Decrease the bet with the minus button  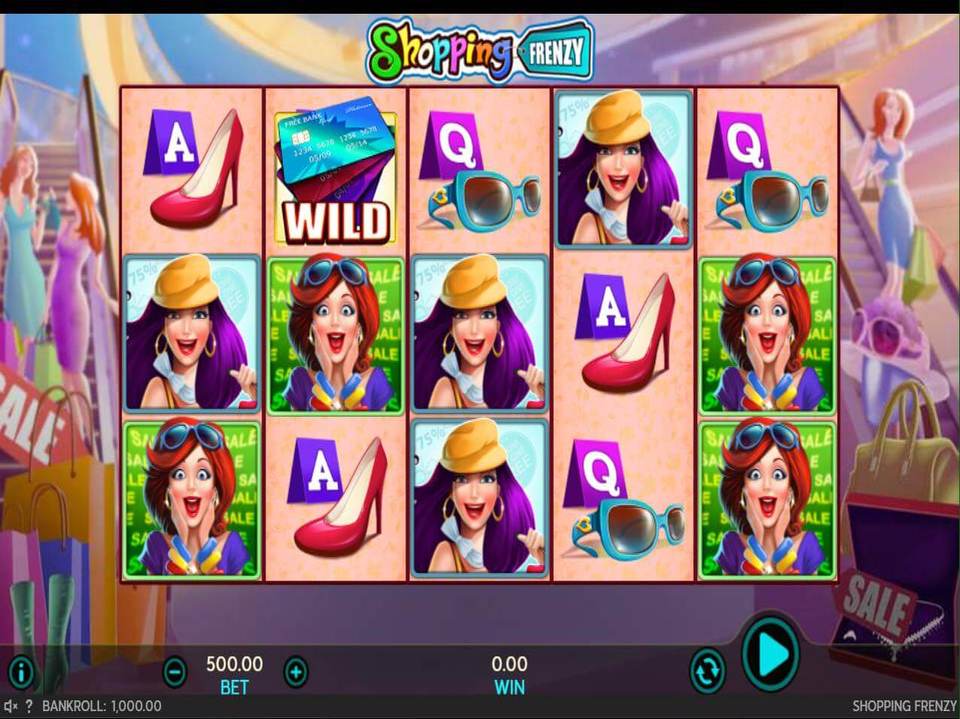174,671
